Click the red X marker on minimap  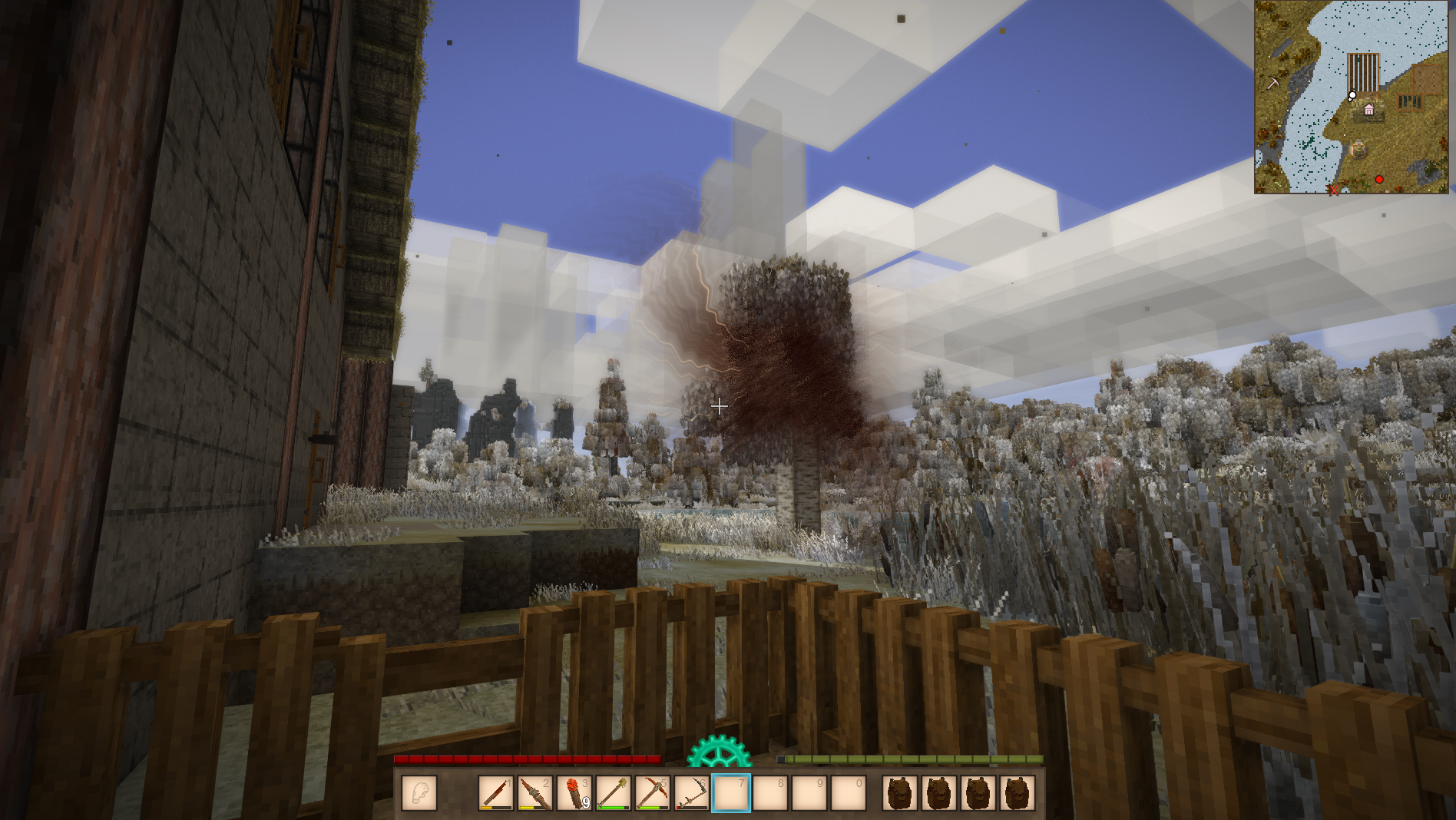point(1334,190)
